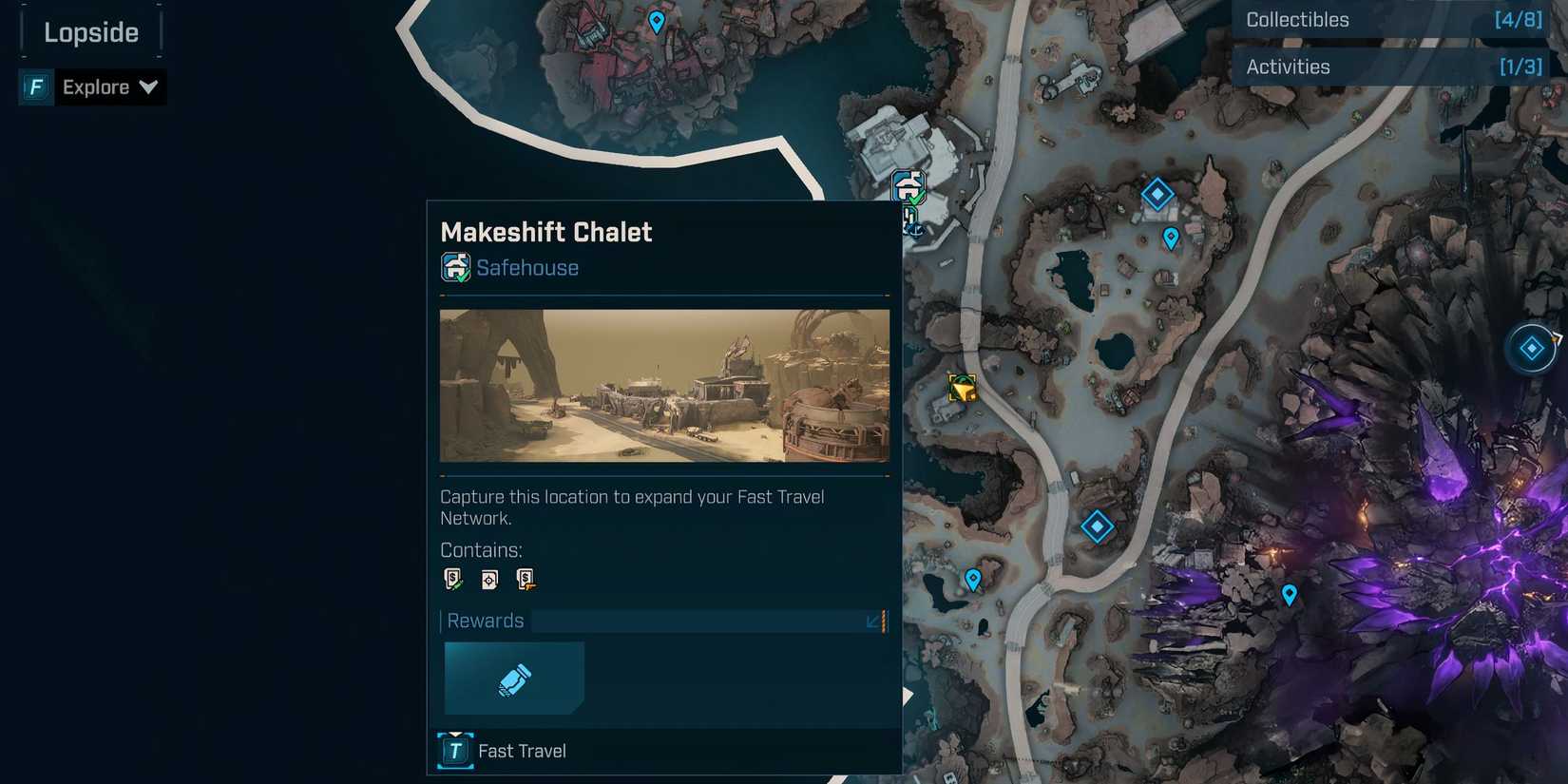1568x784 pixels.
Task: Open the yellow loot chest marker on the map
Action: pyautogui.click(x=962, y=388)
